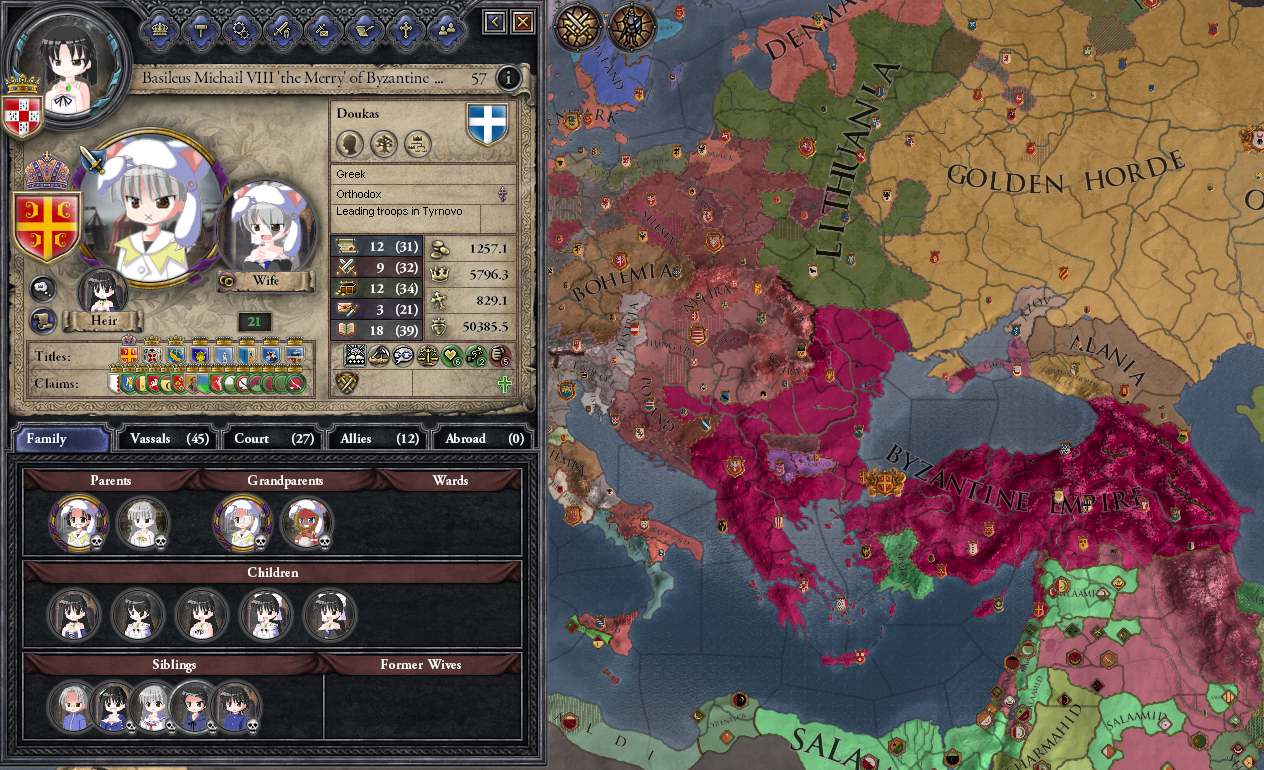Open the cross religion menu icon

coord(405,28)
